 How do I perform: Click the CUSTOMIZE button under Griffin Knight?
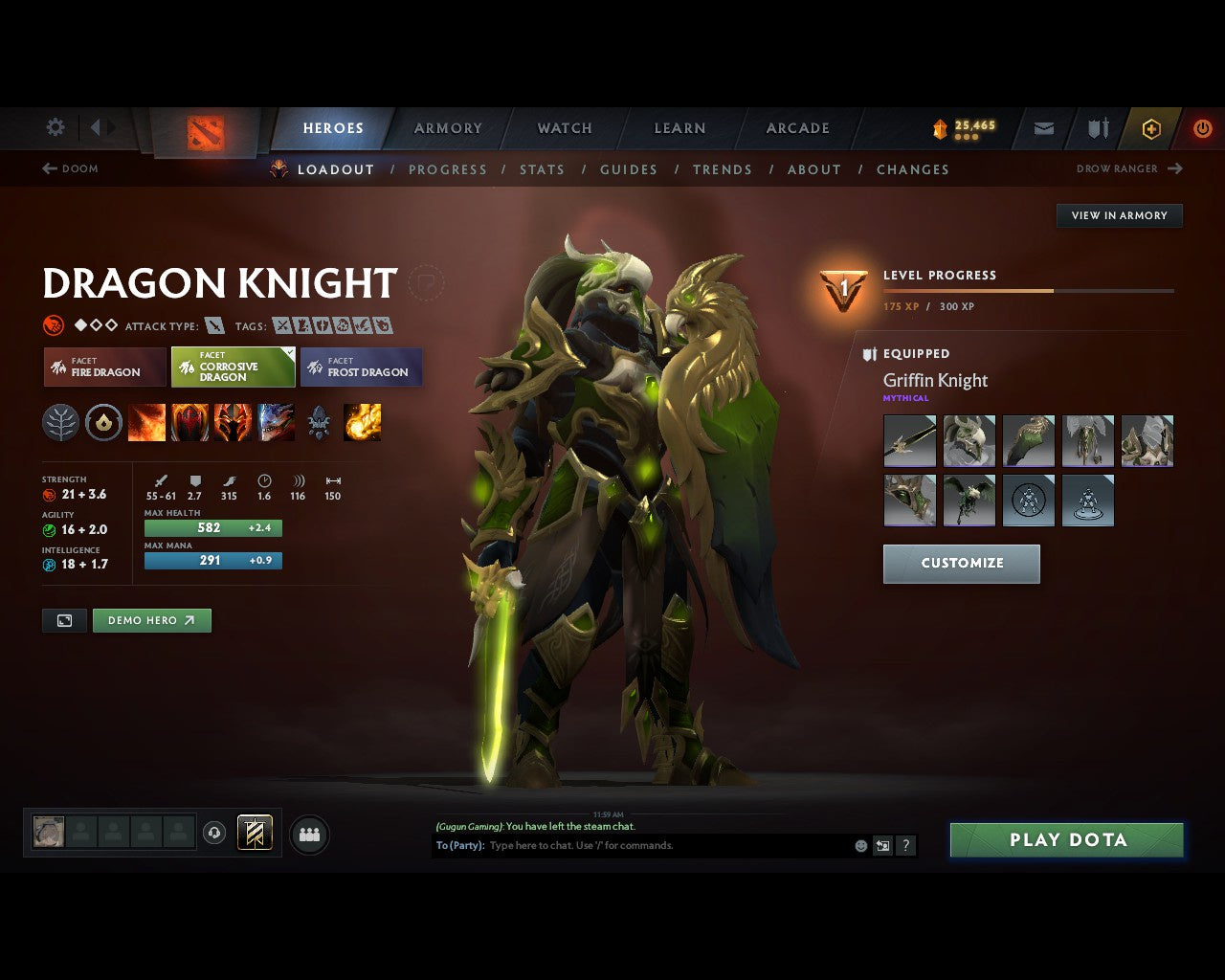tap(961, 564)
